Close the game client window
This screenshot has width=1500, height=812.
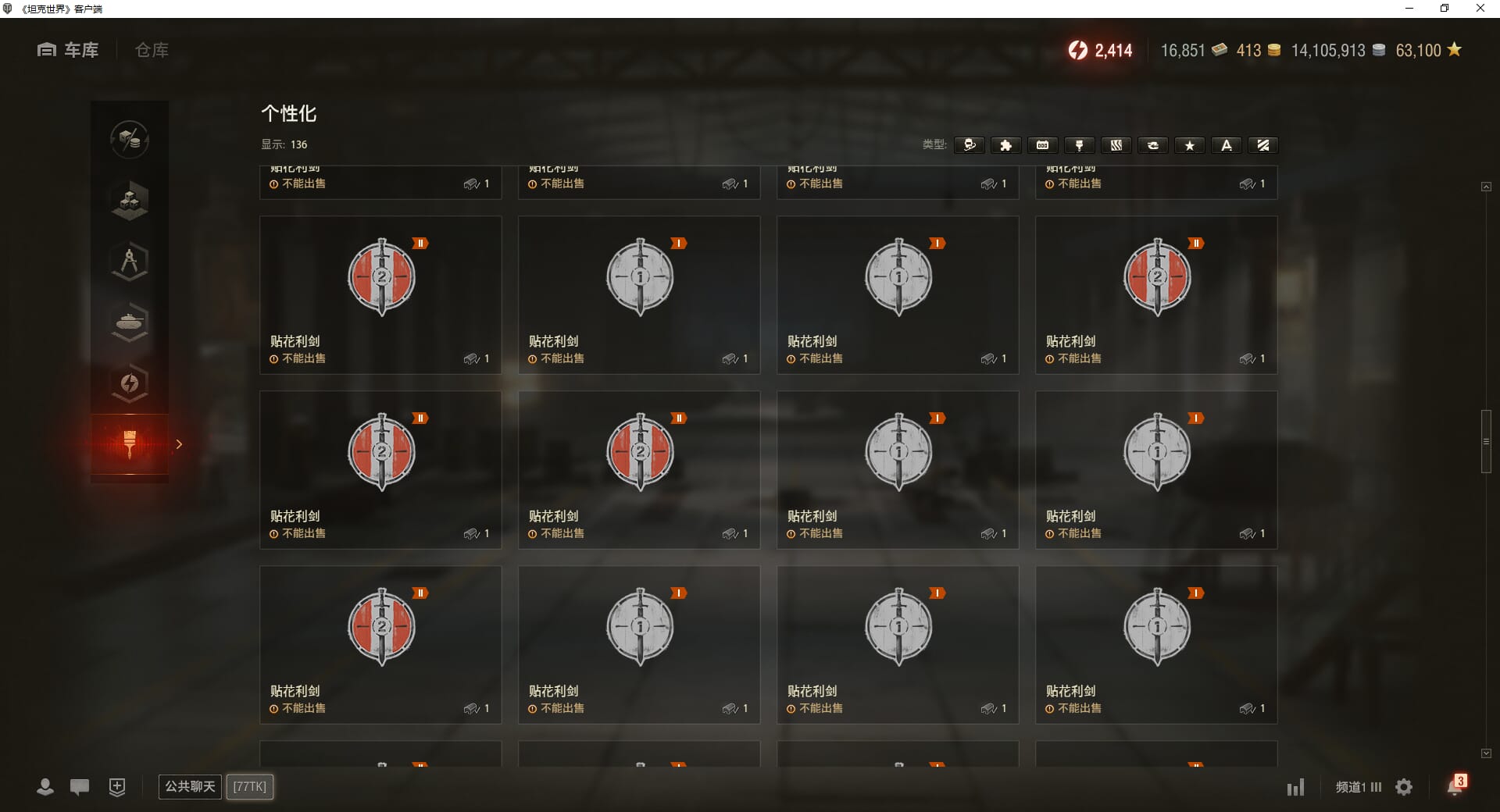click(x=1480, y=9)
